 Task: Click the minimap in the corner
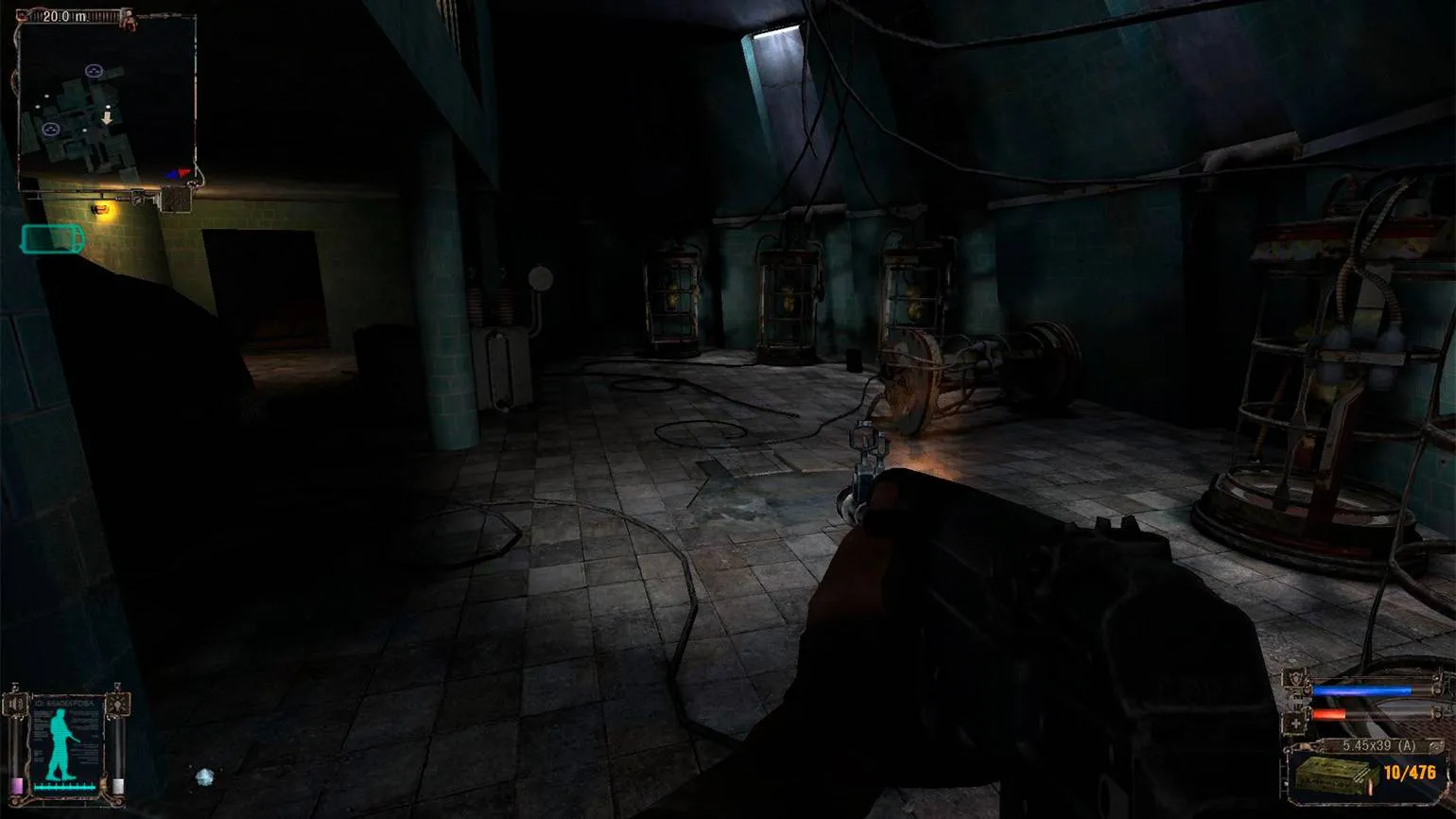coord(107,99)
